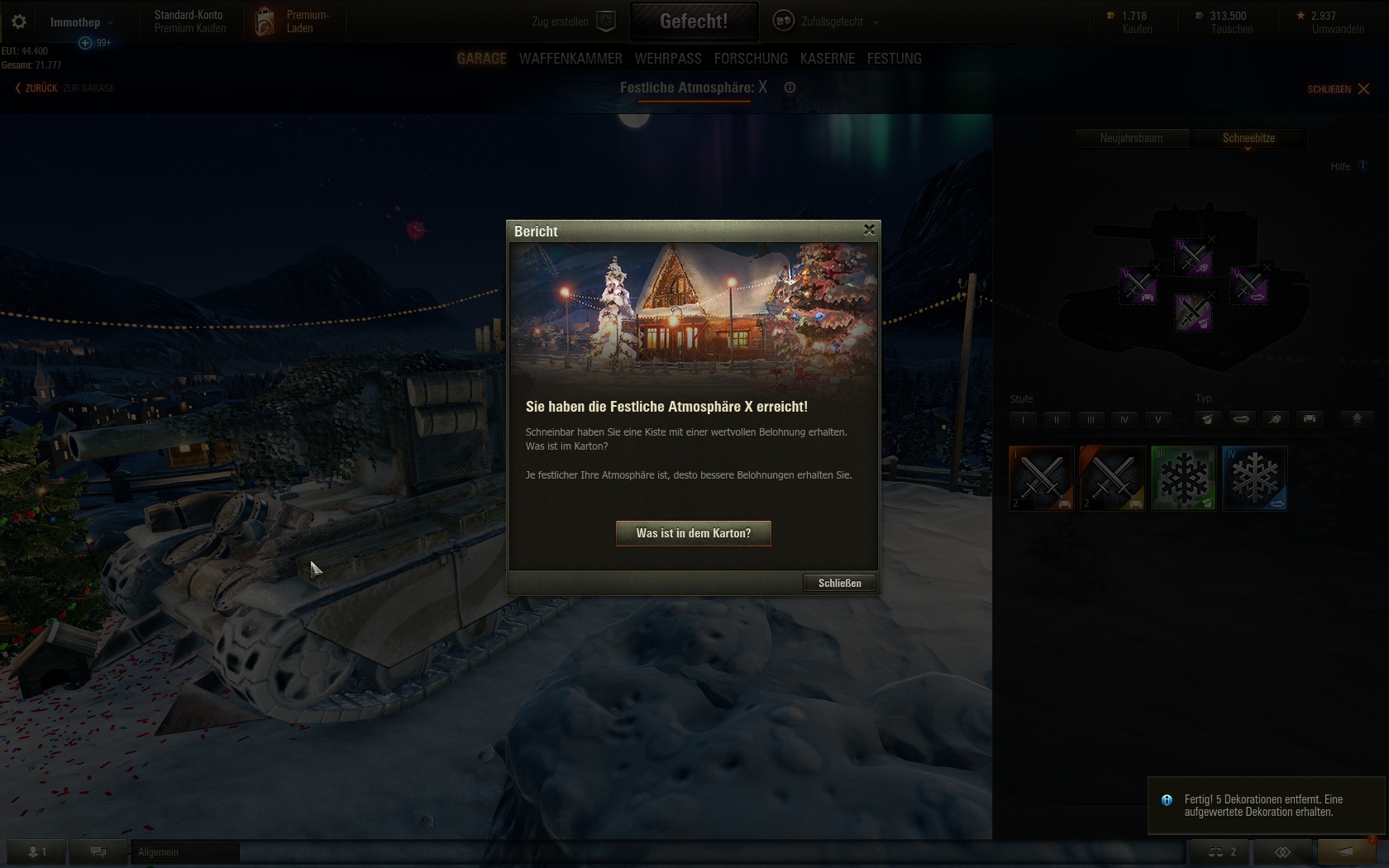This screenshot has width=1389, height=868.
Task: Open the Festung menu
Action: click(894, 59)
